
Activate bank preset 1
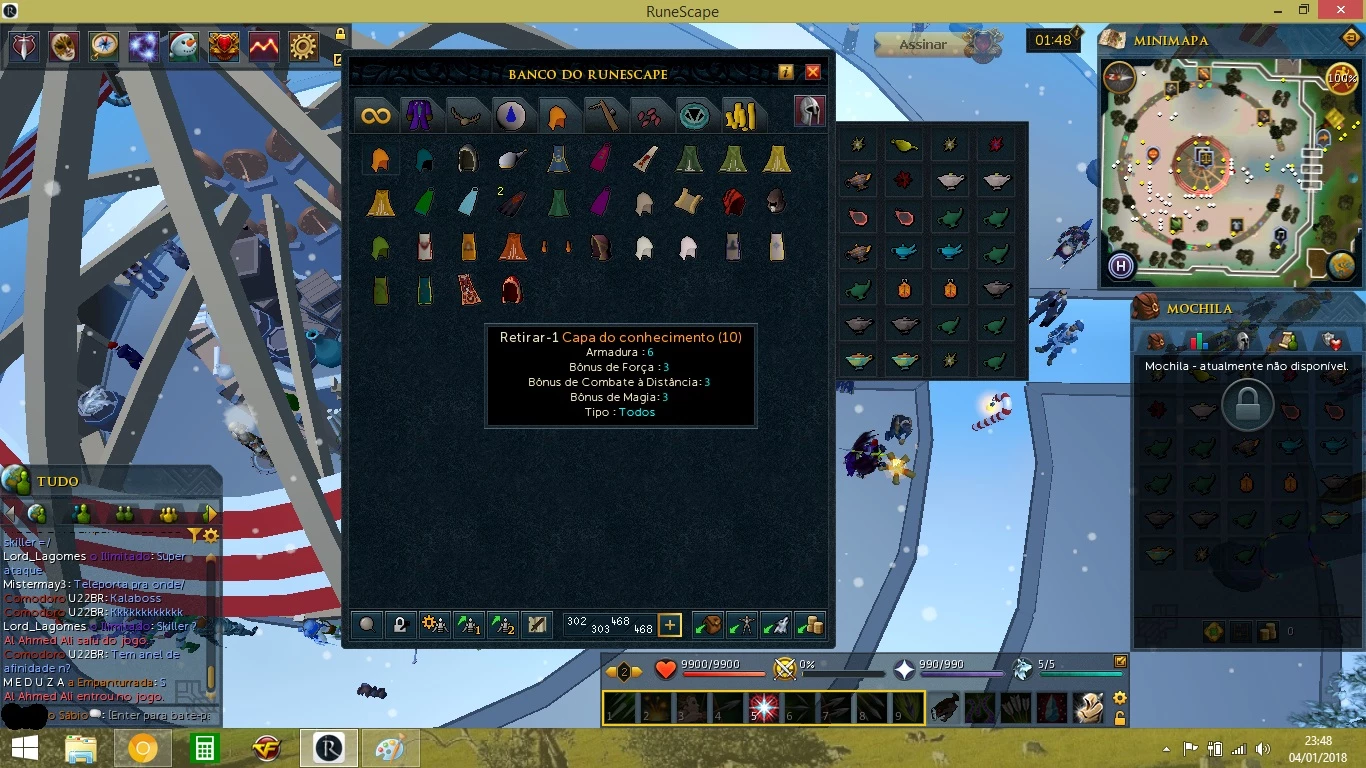468,625
